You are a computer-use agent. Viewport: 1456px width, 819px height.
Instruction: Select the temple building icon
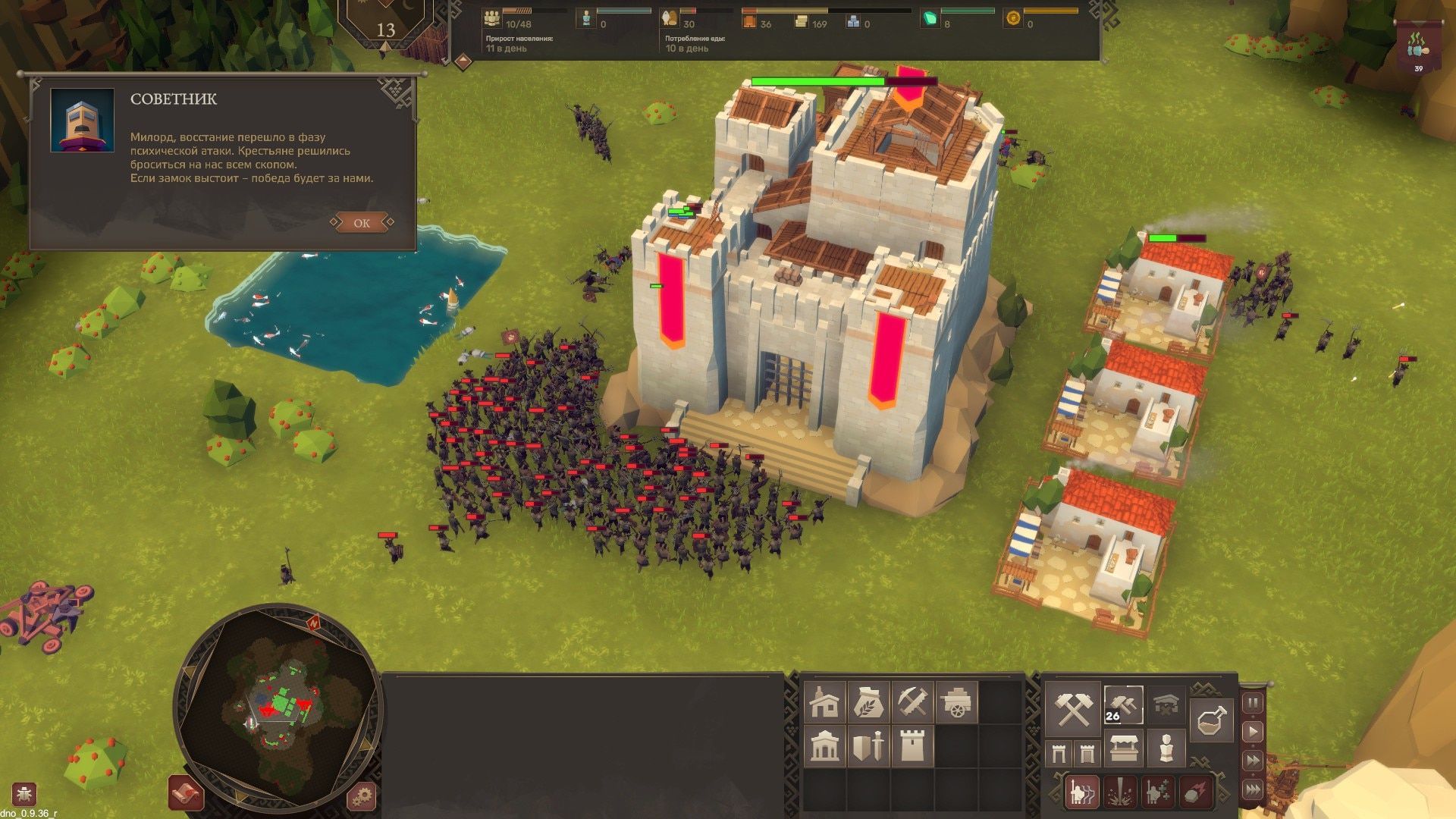point(824,748)
